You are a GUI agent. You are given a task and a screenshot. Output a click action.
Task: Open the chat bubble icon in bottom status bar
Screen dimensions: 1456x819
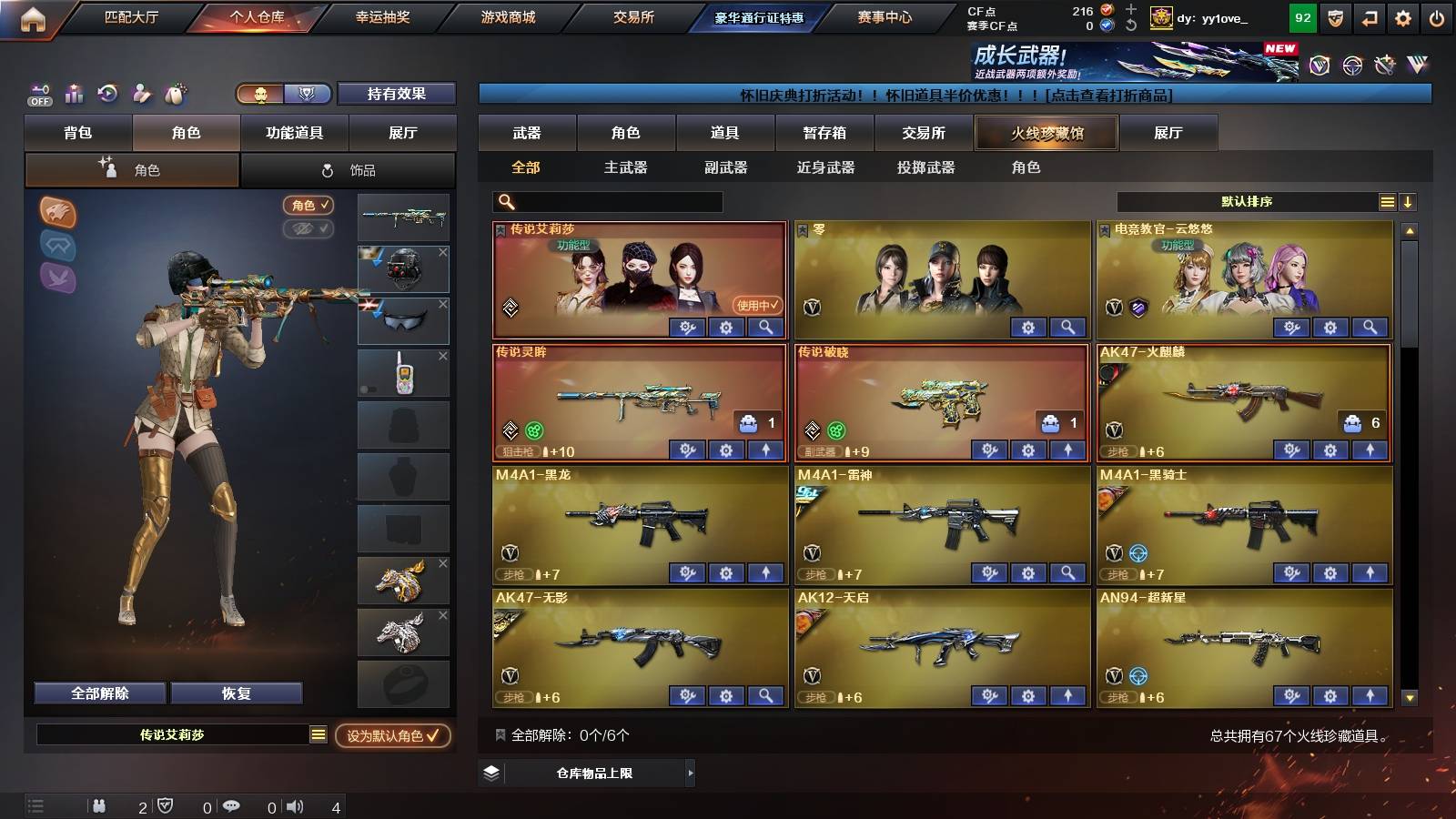coord(233,806)
